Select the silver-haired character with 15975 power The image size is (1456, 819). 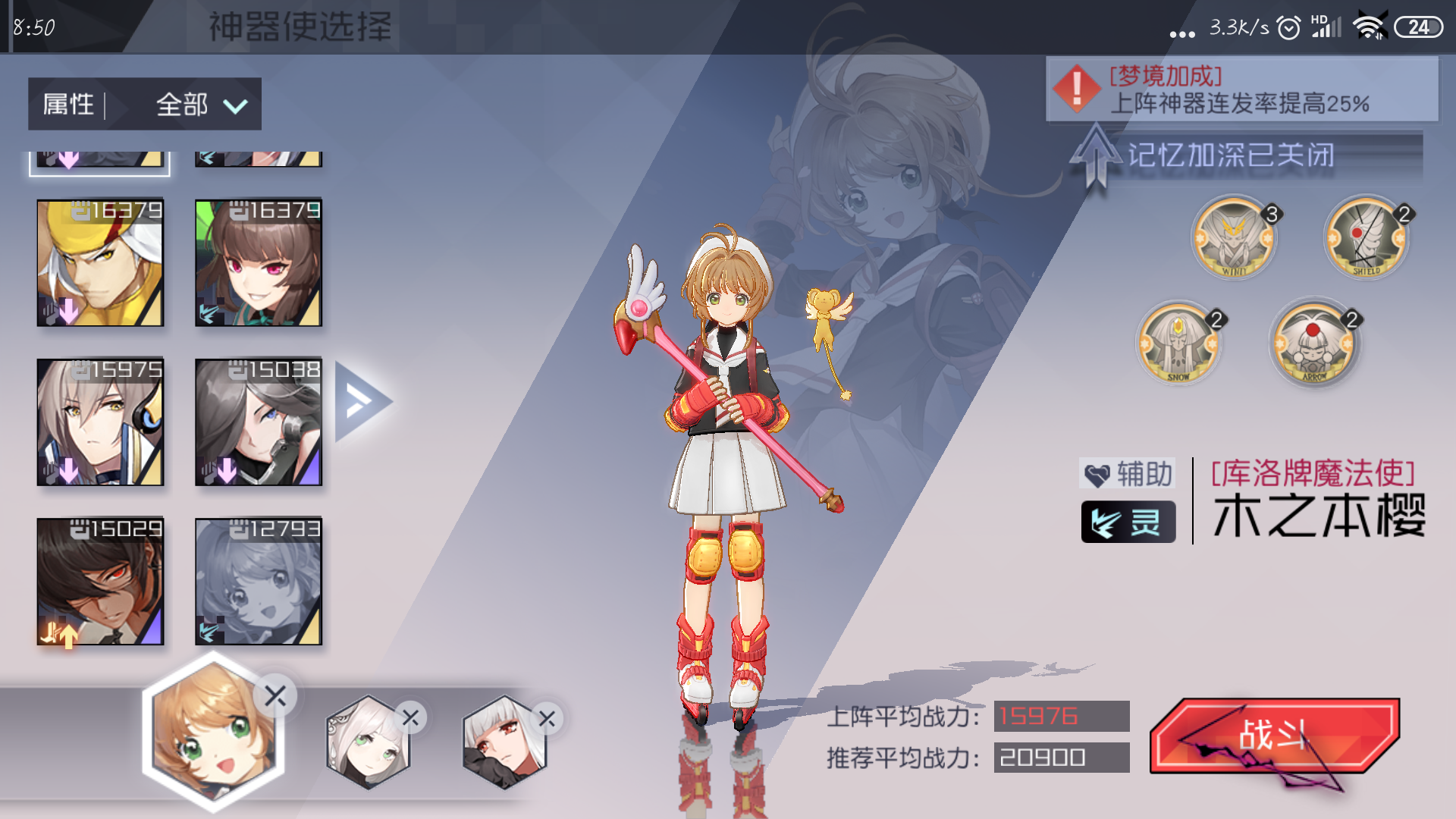pos(100,422)
